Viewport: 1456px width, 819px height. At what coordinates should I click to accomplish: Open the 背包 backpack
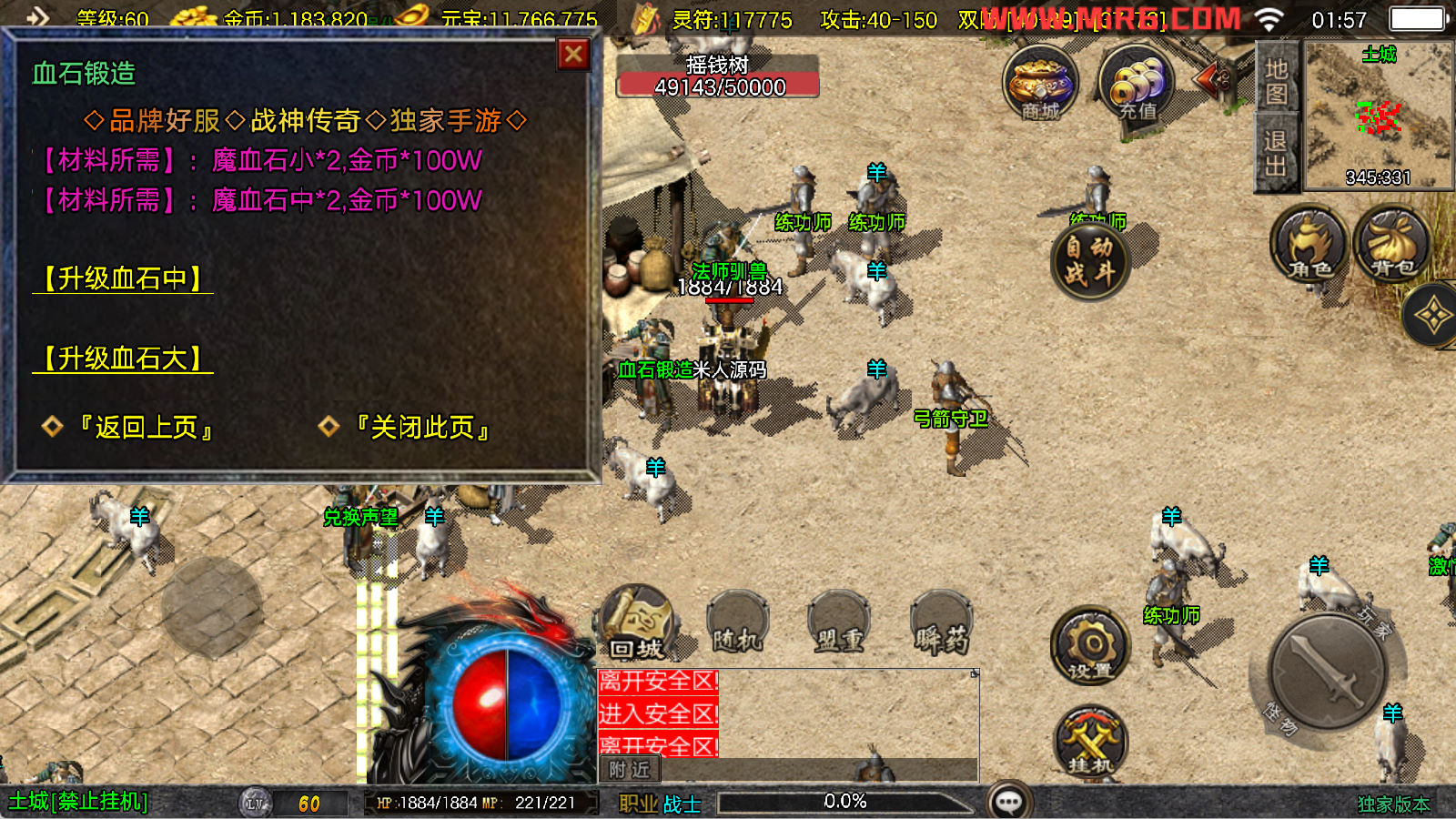coord(1392,244)
